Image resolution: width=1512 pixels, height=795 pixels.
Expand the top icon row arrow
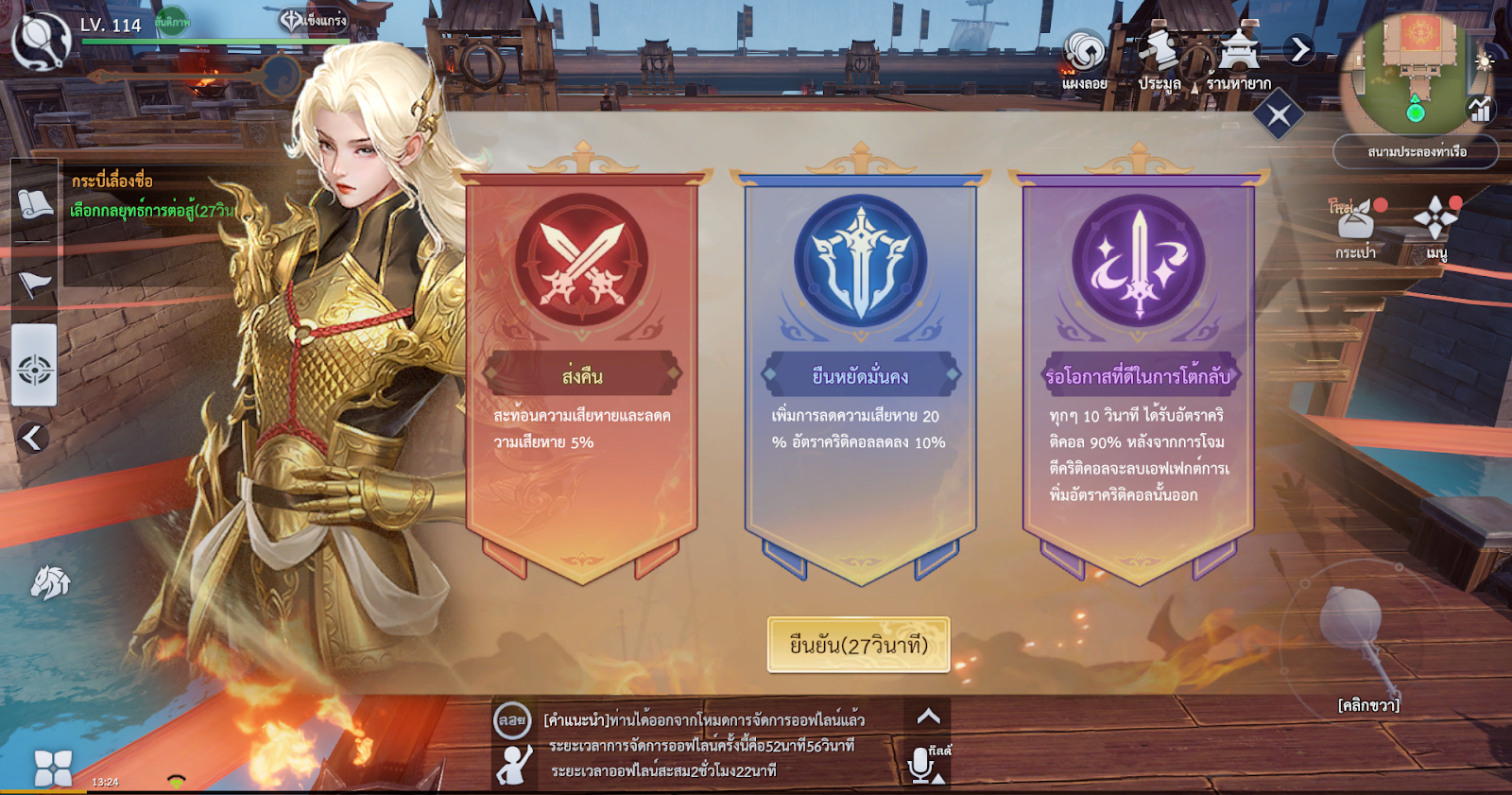1300,49
